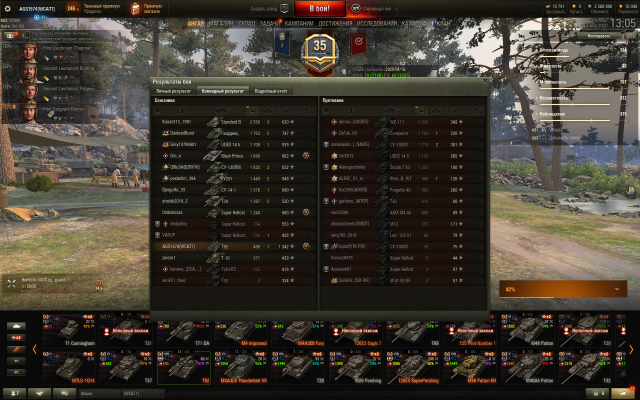The width and height of the screenshot is (640, 400).
Task: Open the «Подробный отчёт» tab
Action: point(271,90)
